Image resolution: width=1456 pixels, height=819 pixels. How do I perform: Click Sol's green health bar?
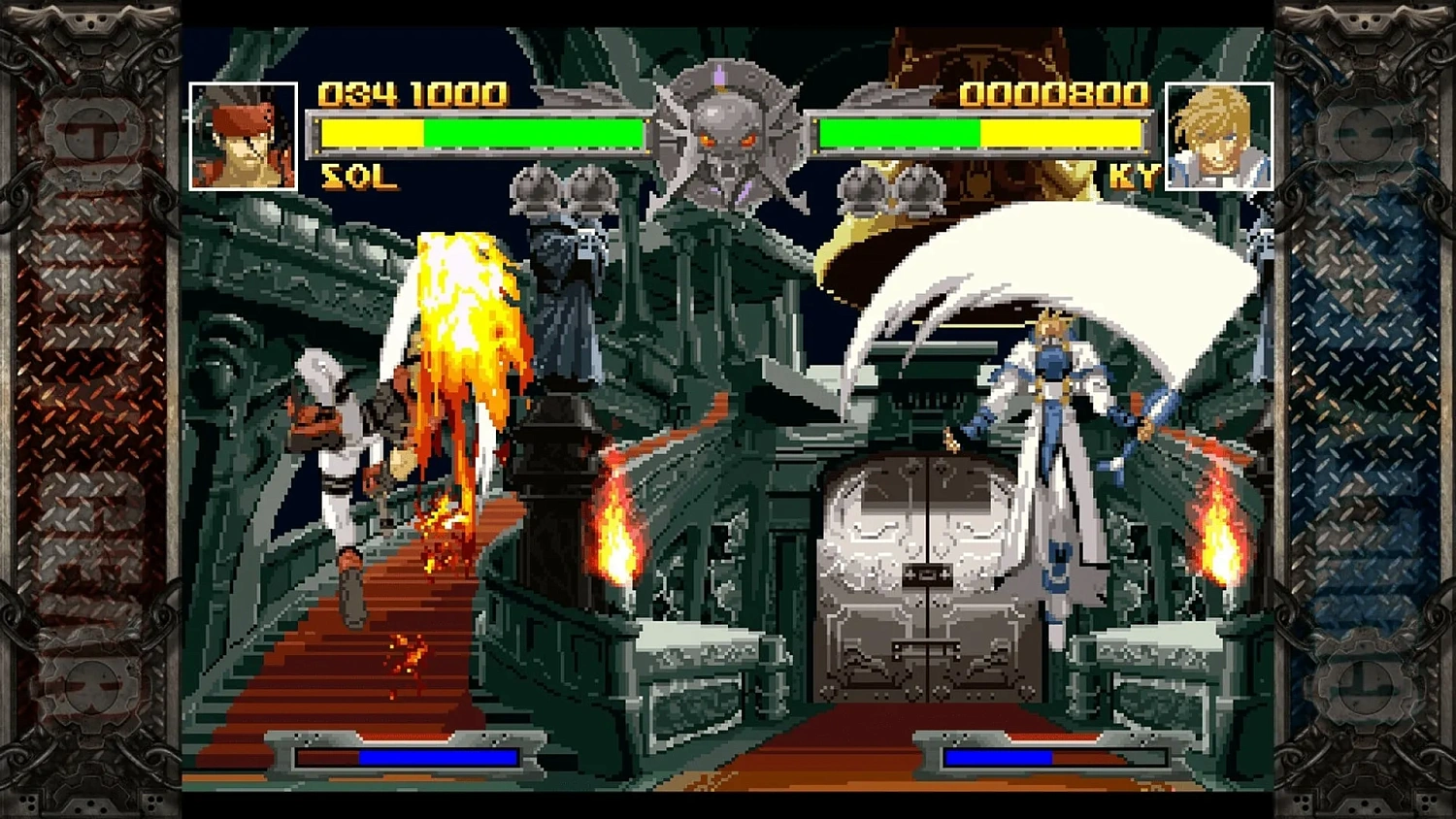click(534, 132)
